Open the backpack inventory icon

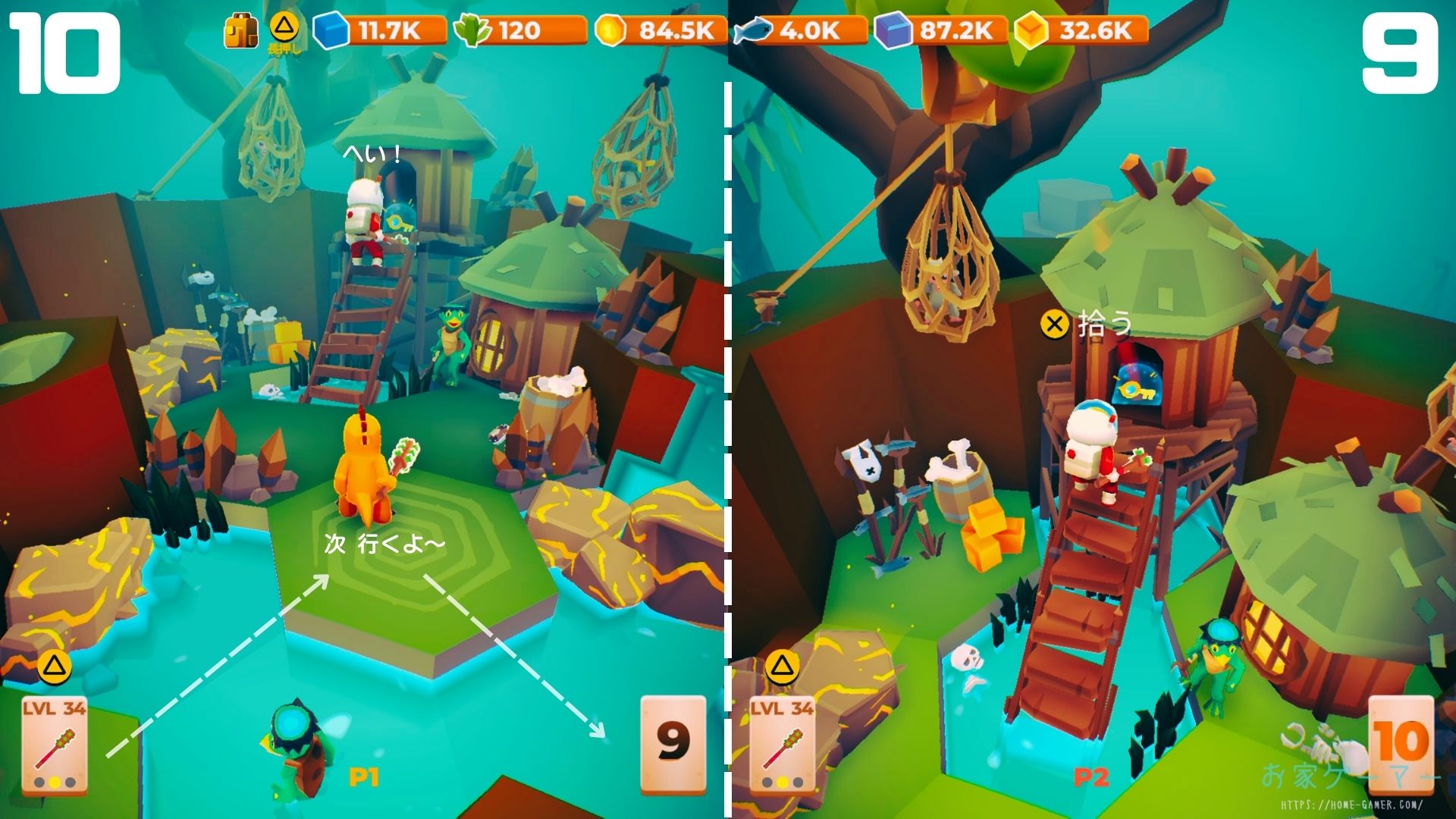point(240,32)
